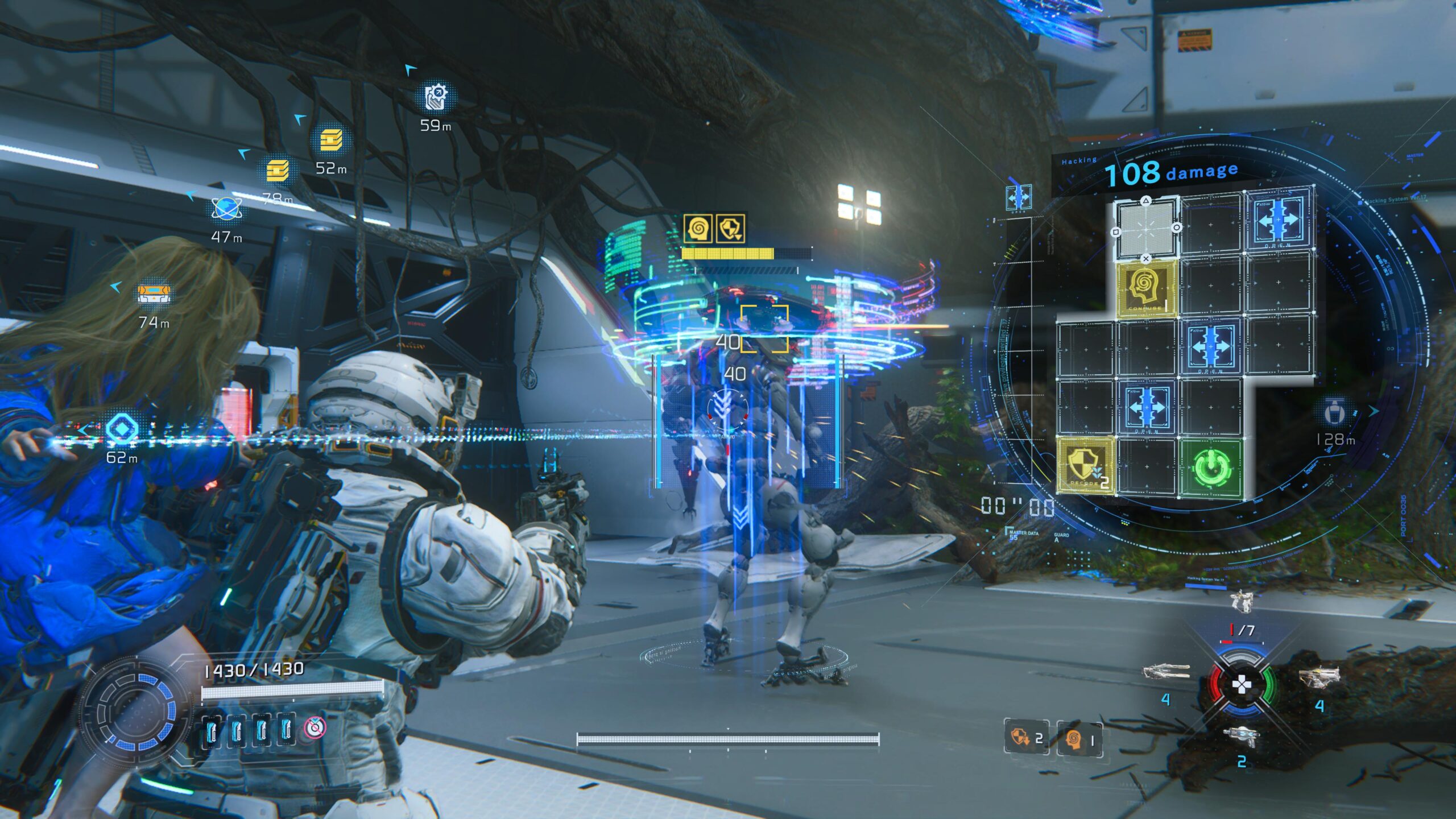Image resolution: width=1456 pixels, height=819 pixels.
Task: Click the weapon wheel center selector
Action: pyautogui.click(x=1240, y=684)
